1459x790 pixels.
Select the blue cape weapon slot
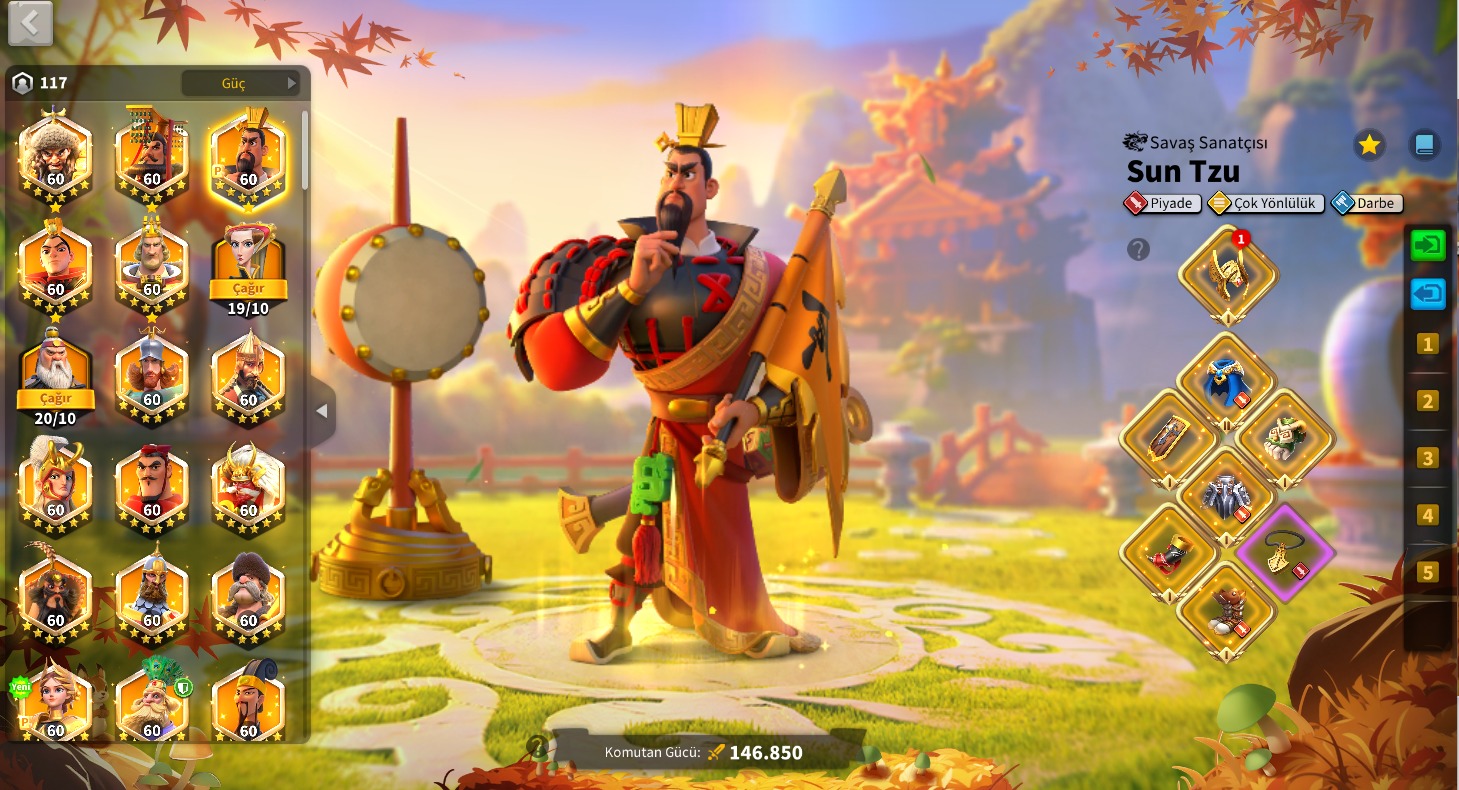pos(1226,382)
